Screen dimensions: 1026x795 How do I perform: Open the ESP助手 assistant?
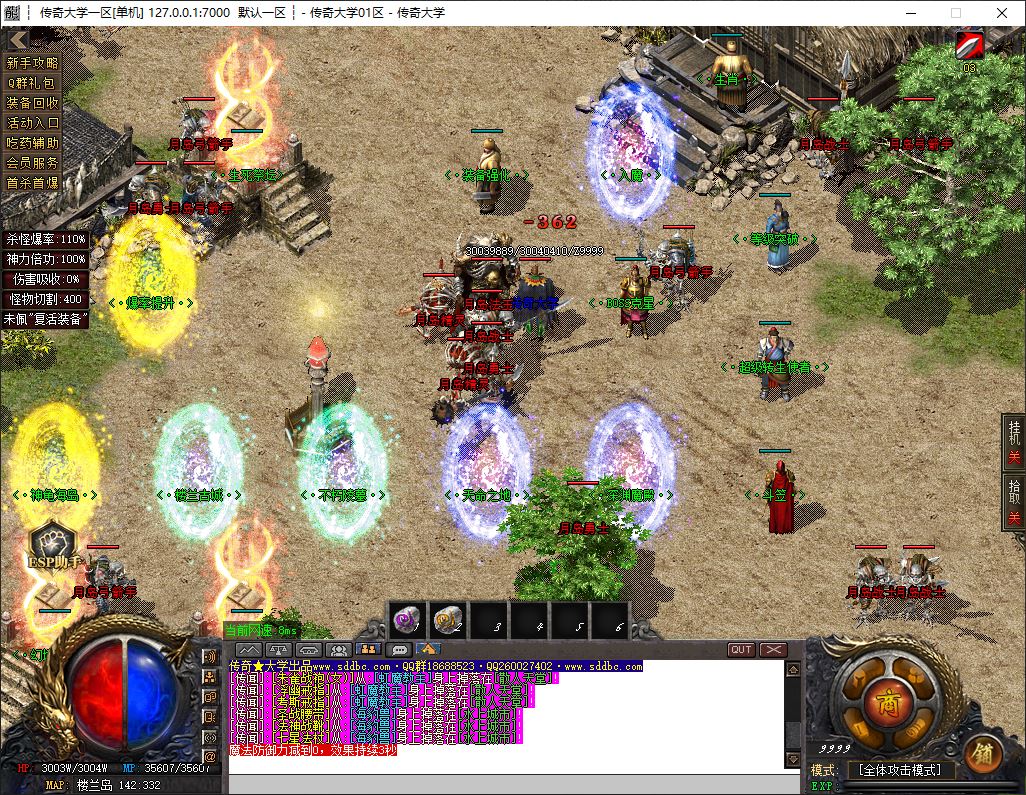(x=52, y=547)
